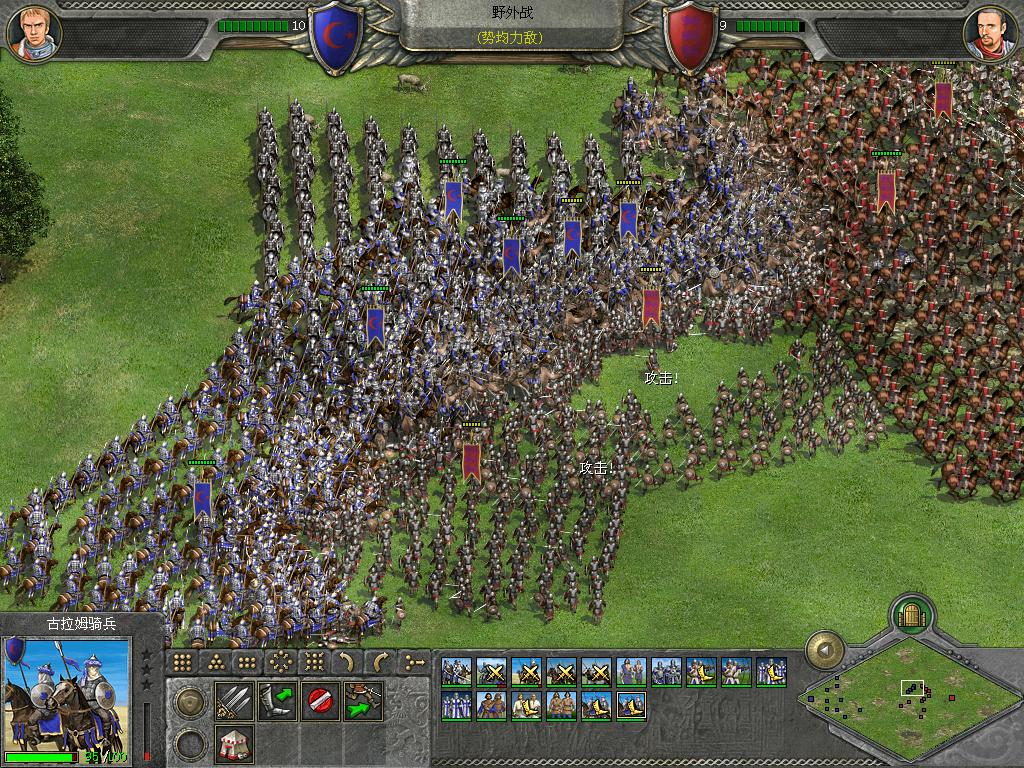The width and height of the screenshot is (1024, 768).
Task: Click the blue crescent shield emblem
Action: (x=336, y=38)
